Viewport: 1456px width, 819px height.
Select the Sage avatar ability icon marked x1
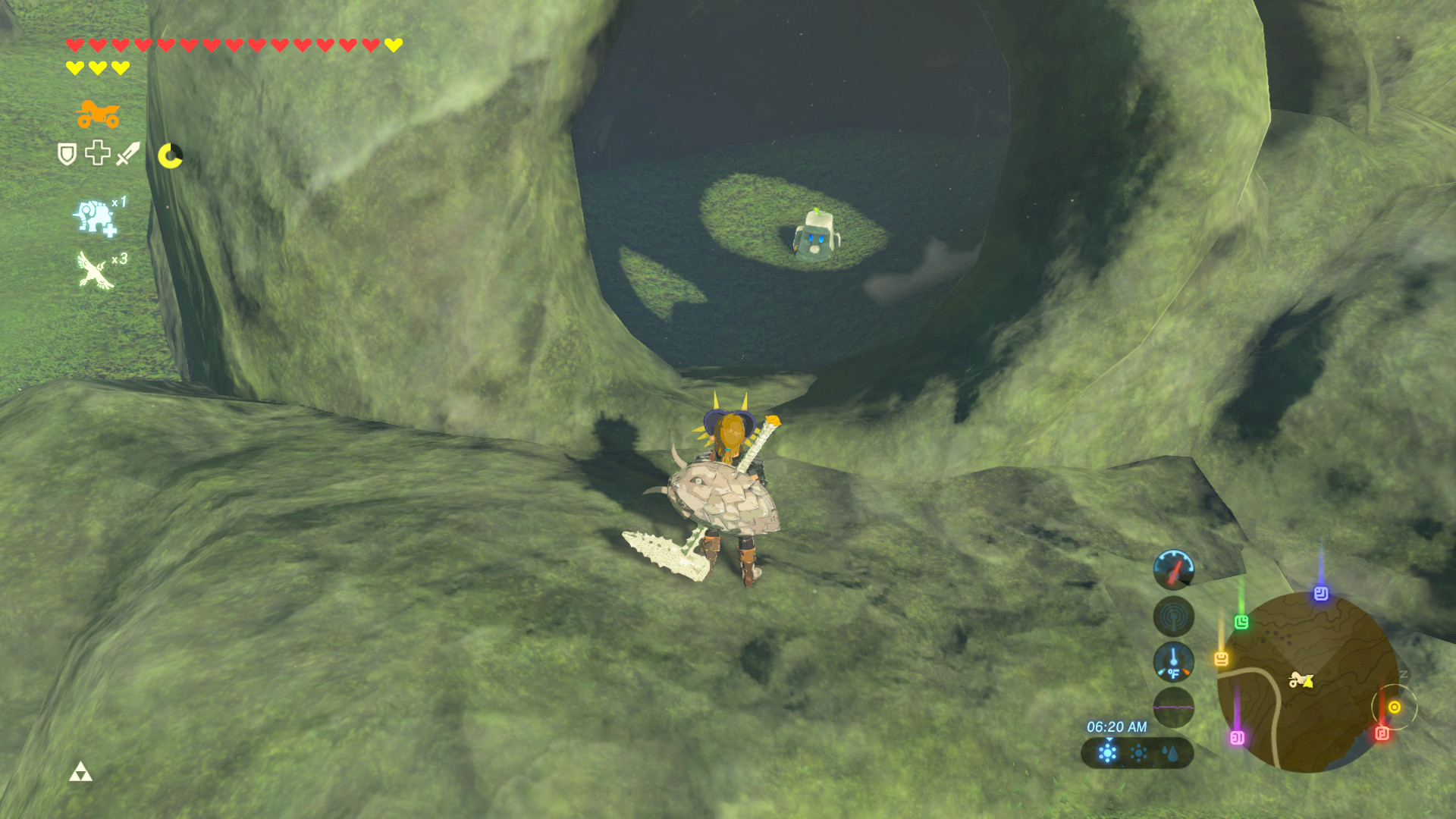(x=94, y=217)
